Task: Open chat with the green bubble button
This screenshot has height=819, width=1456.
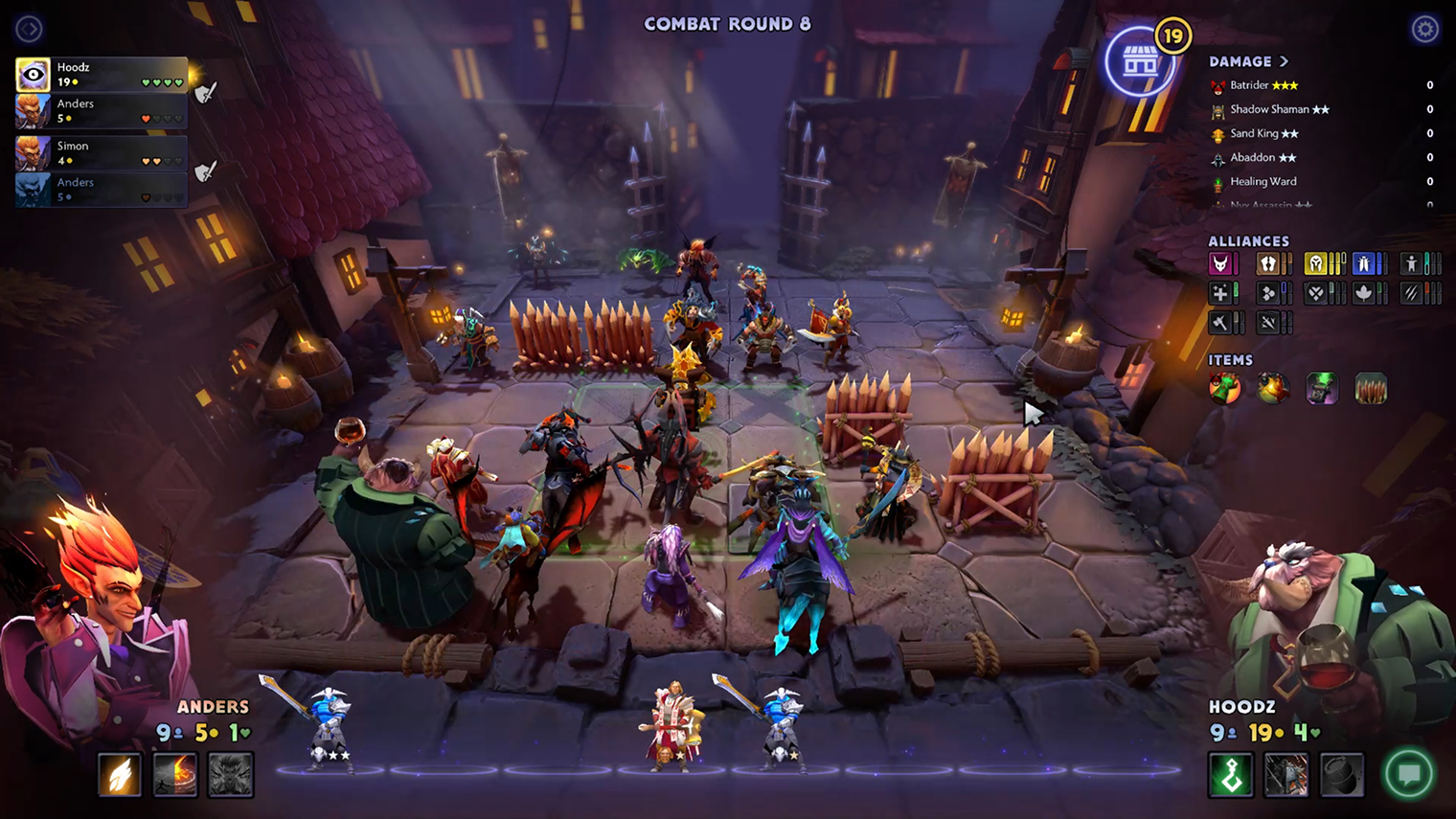Action: point(1409,770)
